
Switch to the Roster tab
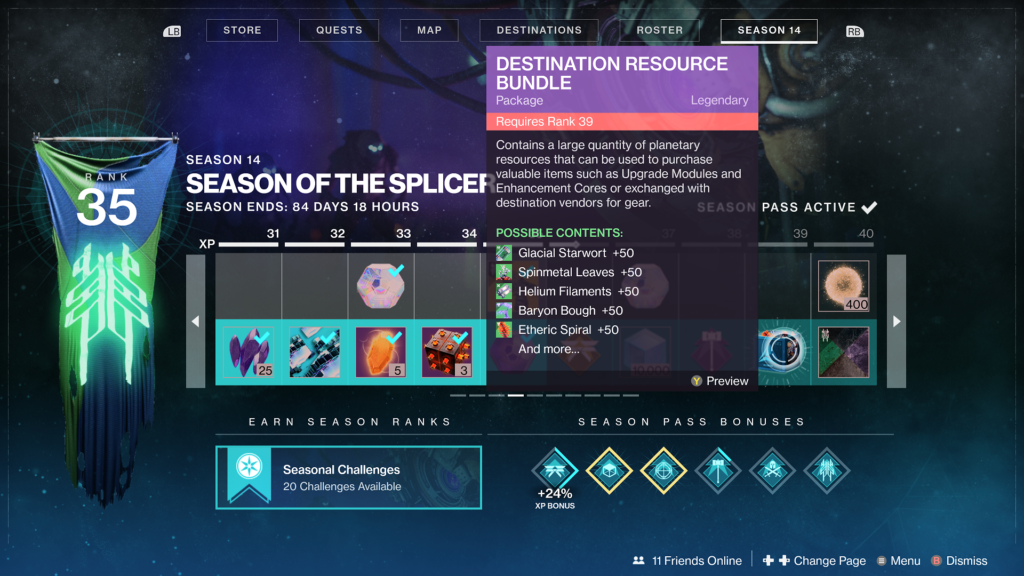pyautogui.click(x=660, y=30)
